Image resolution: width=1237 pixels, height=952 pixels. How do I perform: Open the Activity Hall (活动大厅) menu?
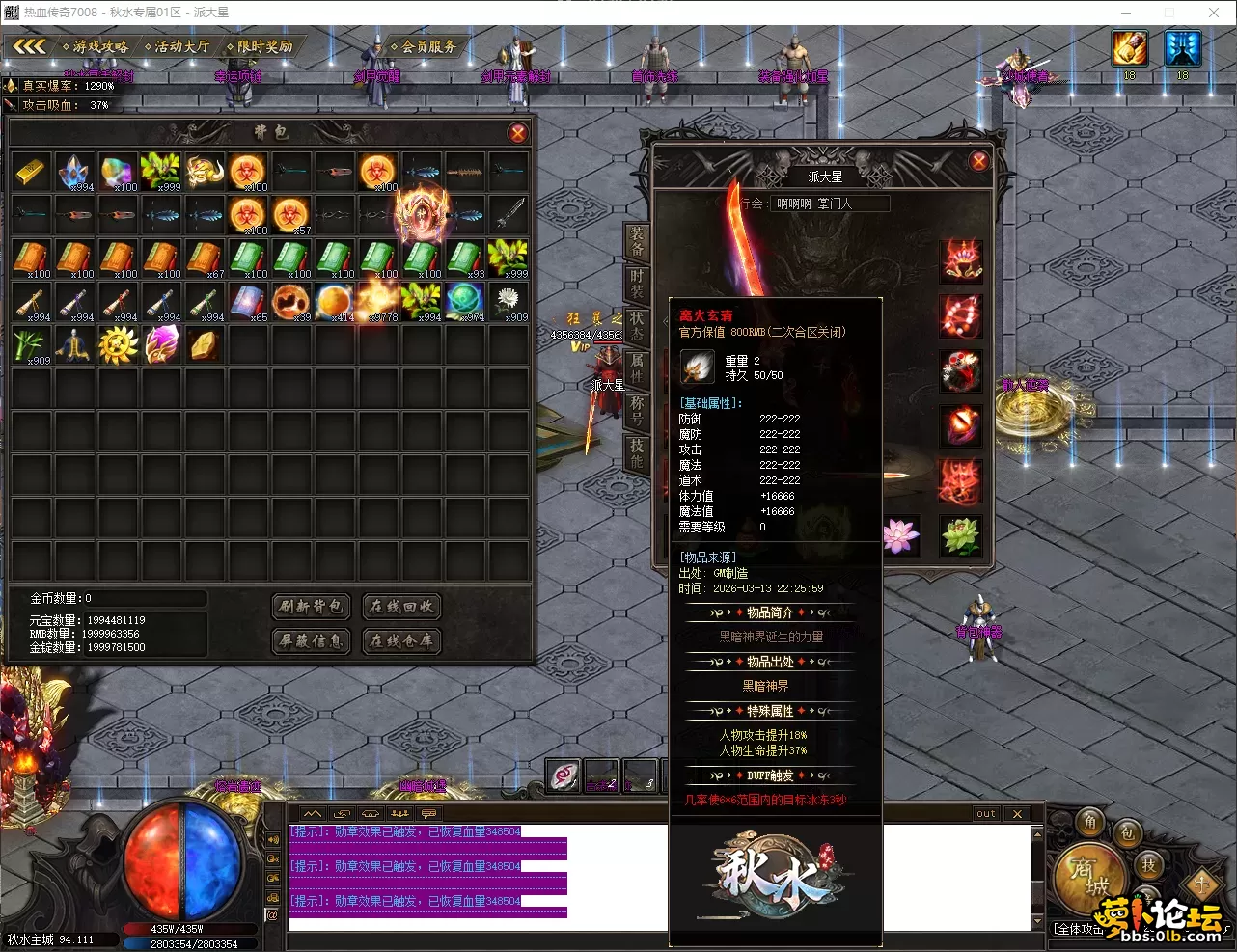(x=178, y=46)
